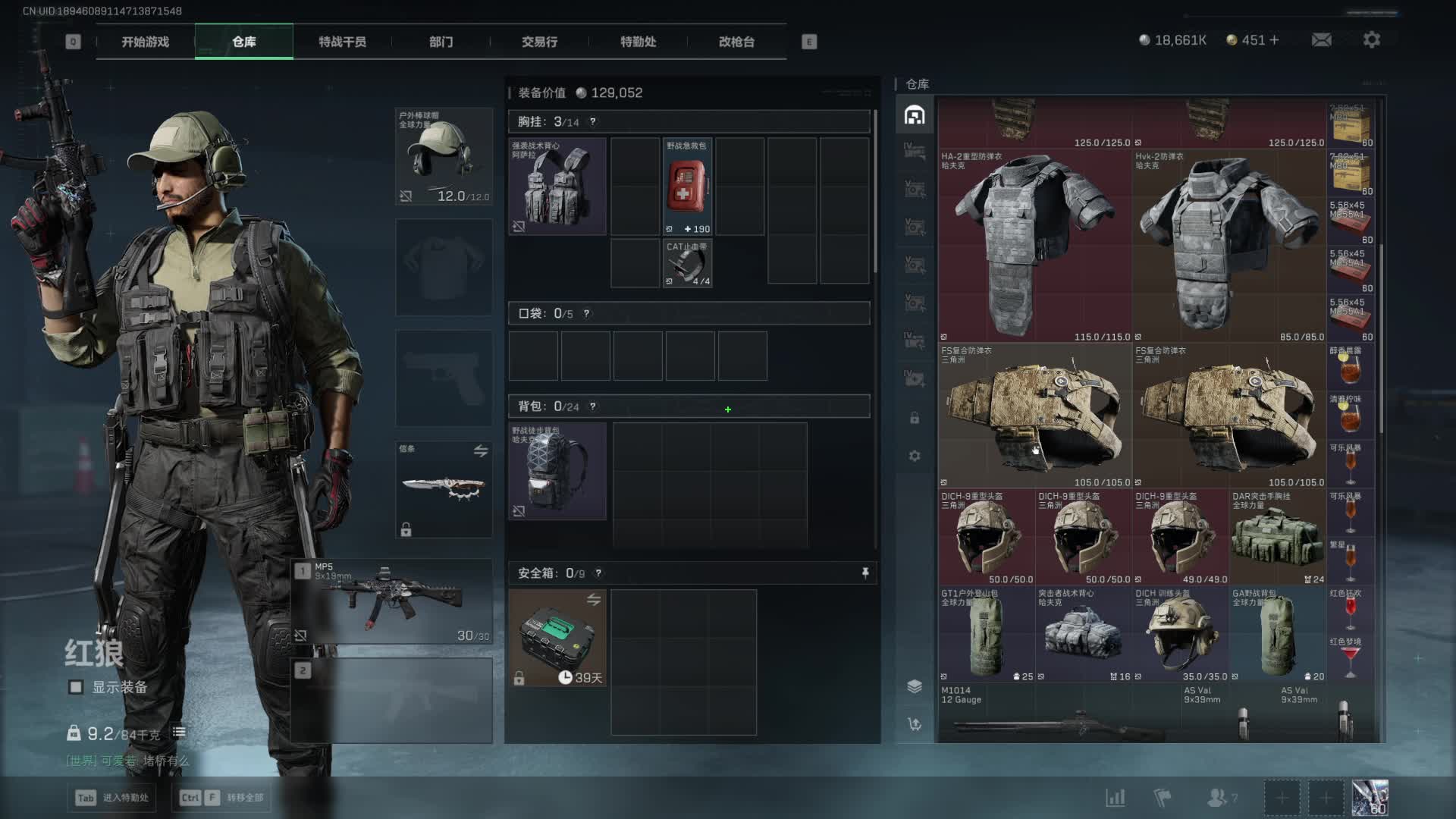Pick the Hvk-2 body armor in stash

click(1228, 246)
